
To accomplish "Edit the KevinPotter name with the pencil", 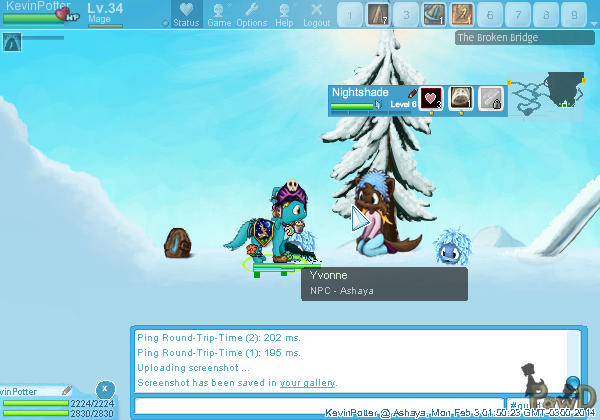I will pyautogui.click(x=67, y=391).
